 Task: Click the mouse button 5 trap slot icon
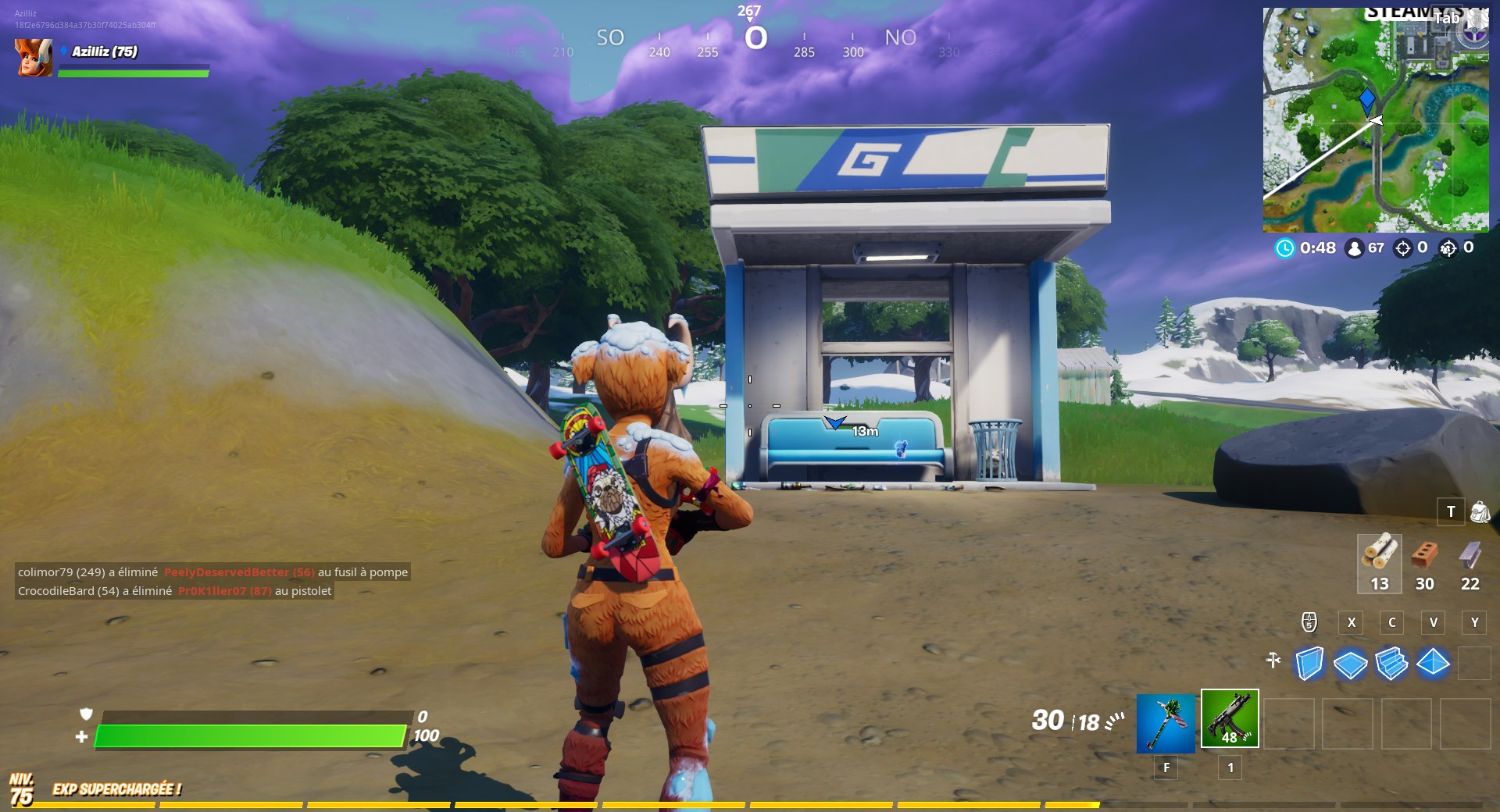coord(1309,623)
